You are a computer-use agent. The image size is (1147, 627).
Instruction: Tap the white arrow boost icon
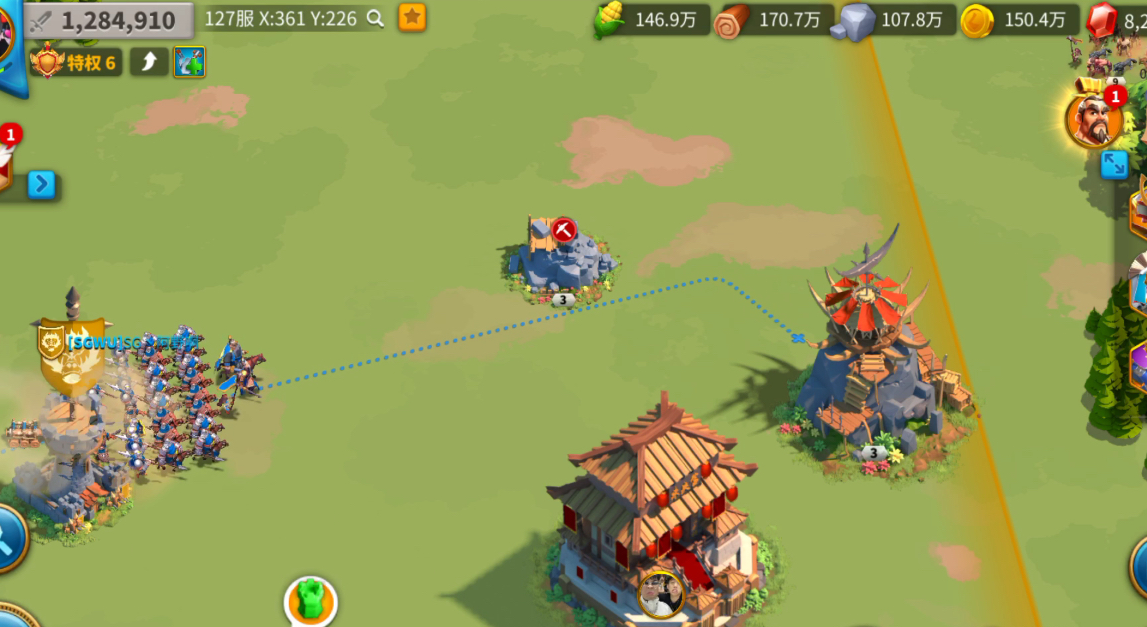pyautogui.click(x=149, y=62)
